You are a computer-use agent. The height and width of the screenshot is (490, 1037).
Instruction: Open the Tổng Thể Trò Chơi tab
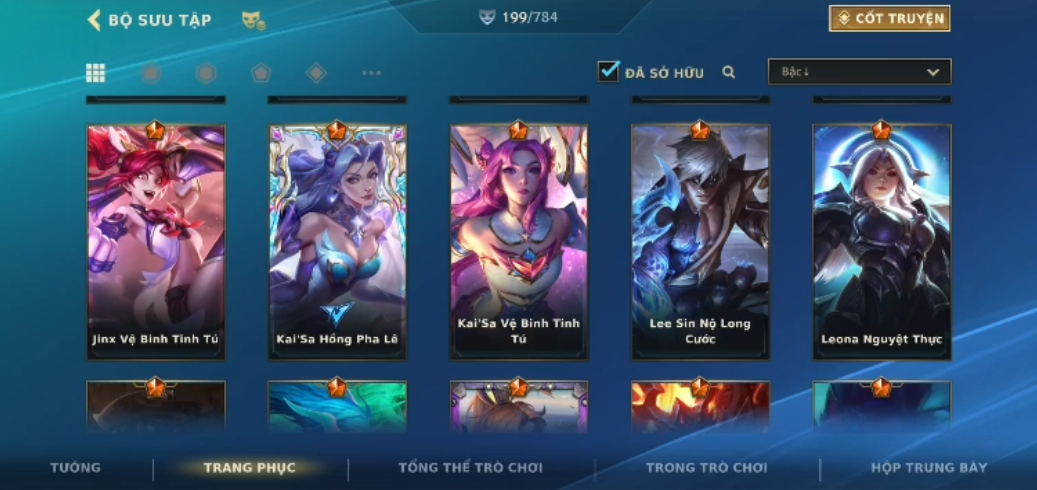470,468
